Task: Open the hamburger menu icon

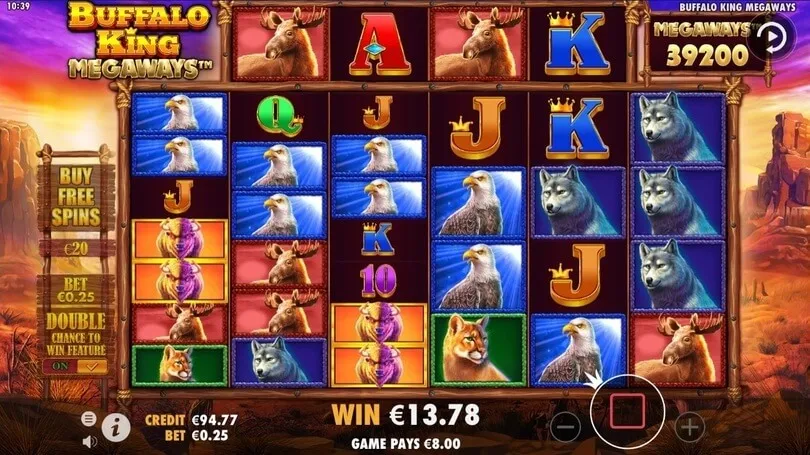Action: pyautogui.click(x=88, y=418)
